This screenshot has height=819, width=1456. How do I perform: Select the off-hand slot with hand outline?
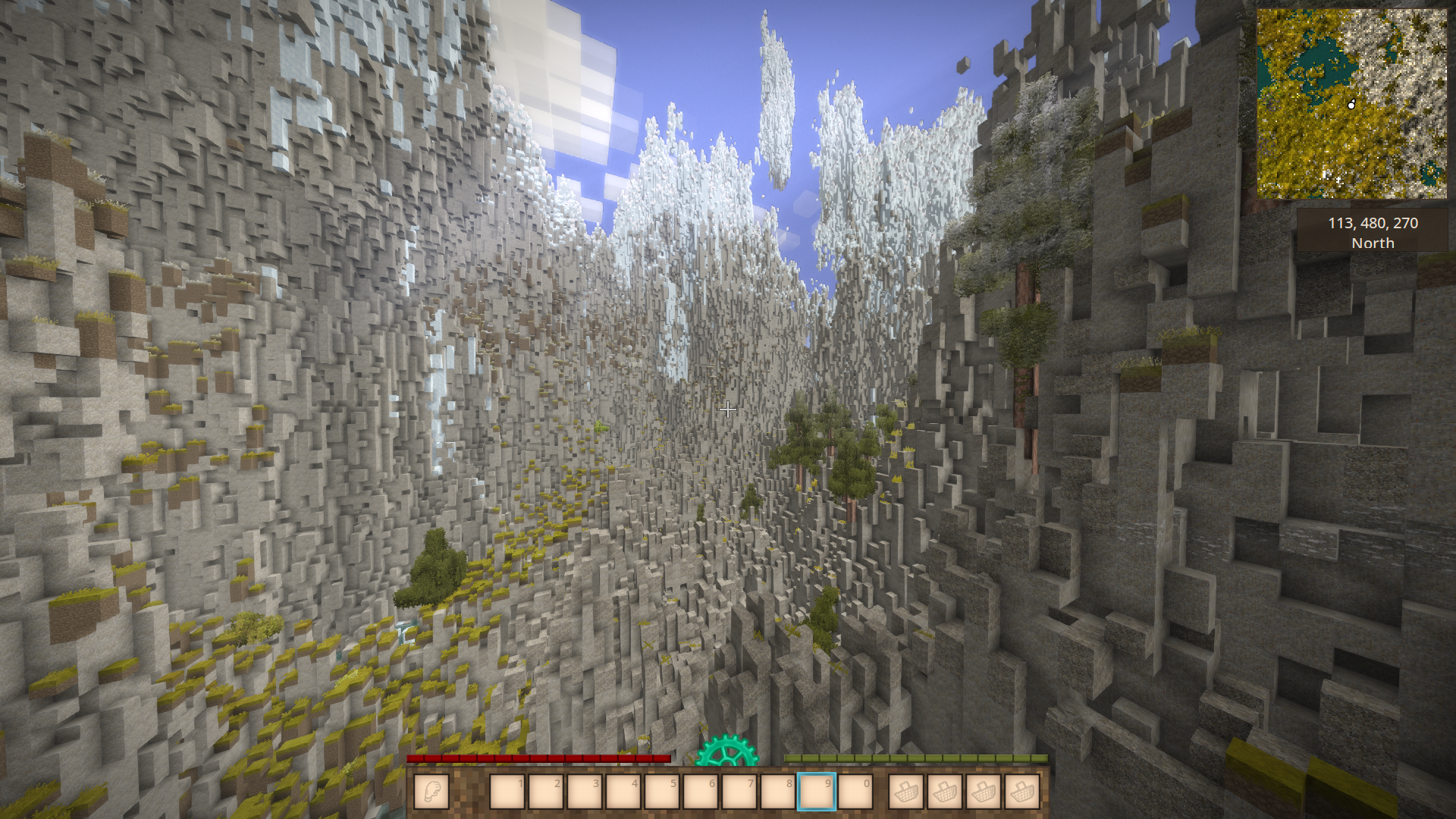431,792
